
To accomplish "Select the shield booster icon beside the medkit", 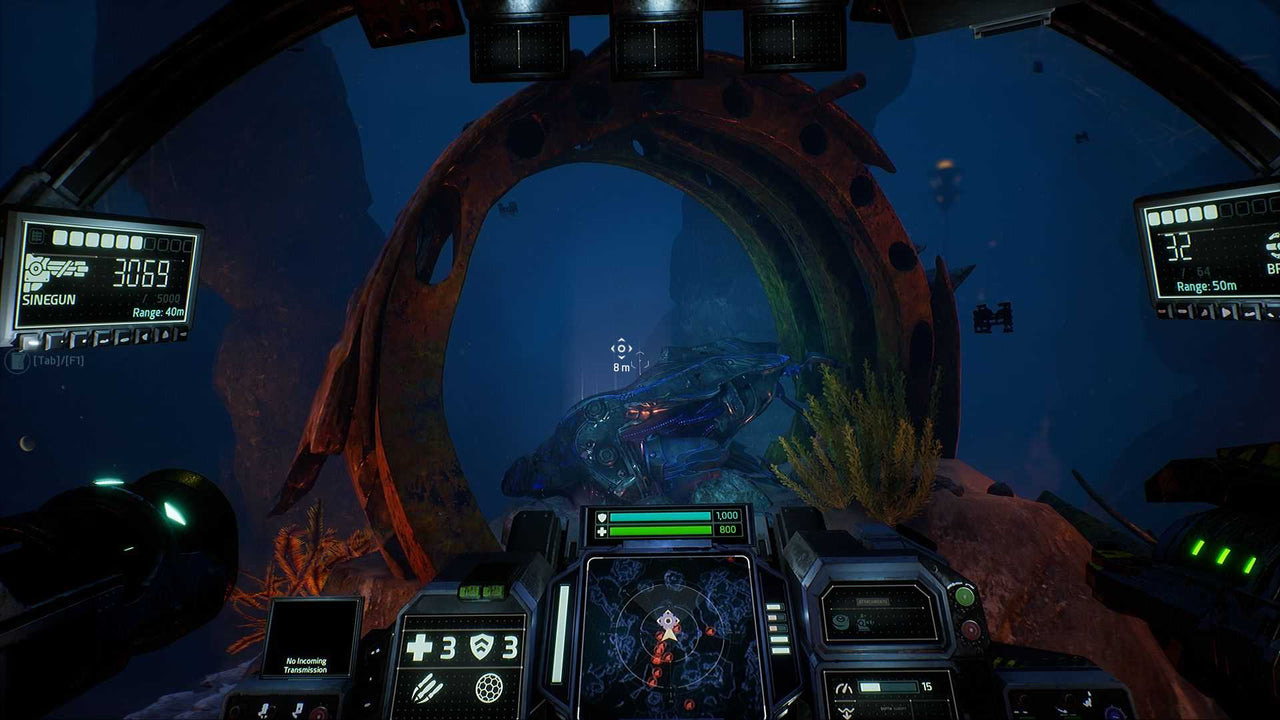I will click(x=481, y=644).
